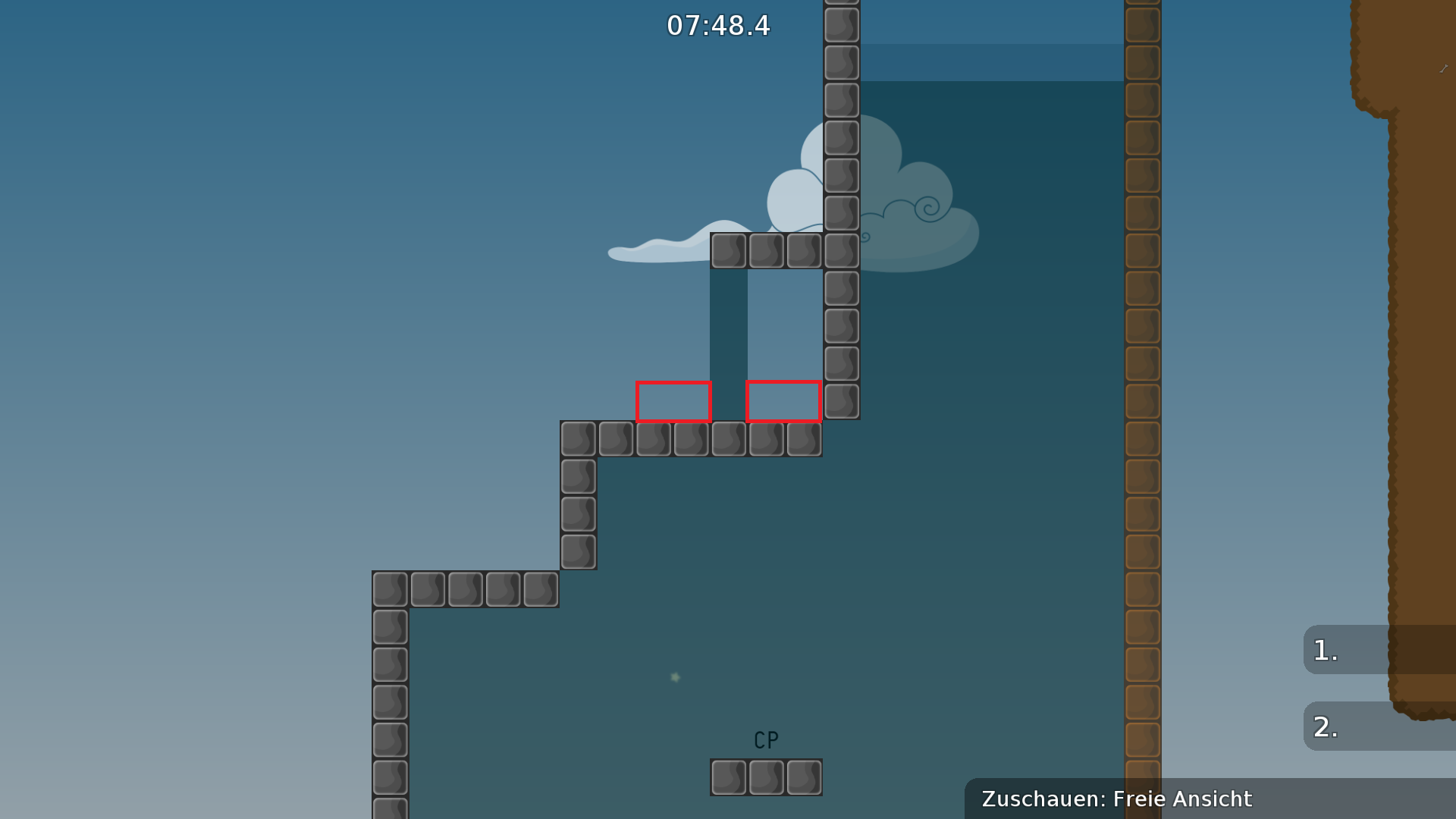Click the race timer showing 07:48.4
This screenshot has height=819, width=1456.
pos(717,26)
